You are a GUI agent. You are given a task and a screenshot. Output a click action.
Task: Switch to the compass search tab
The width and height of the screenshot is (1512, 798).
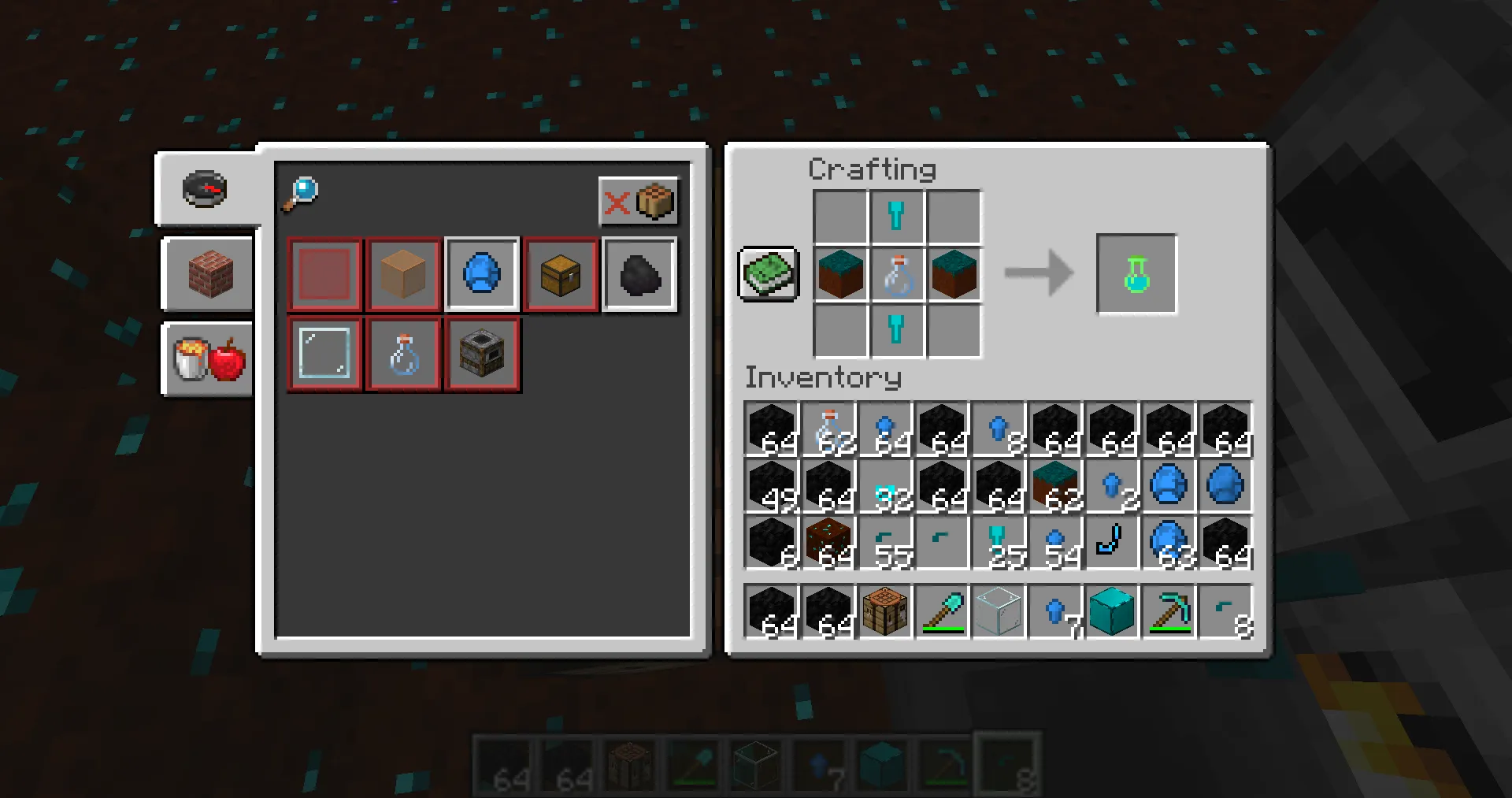205,187
